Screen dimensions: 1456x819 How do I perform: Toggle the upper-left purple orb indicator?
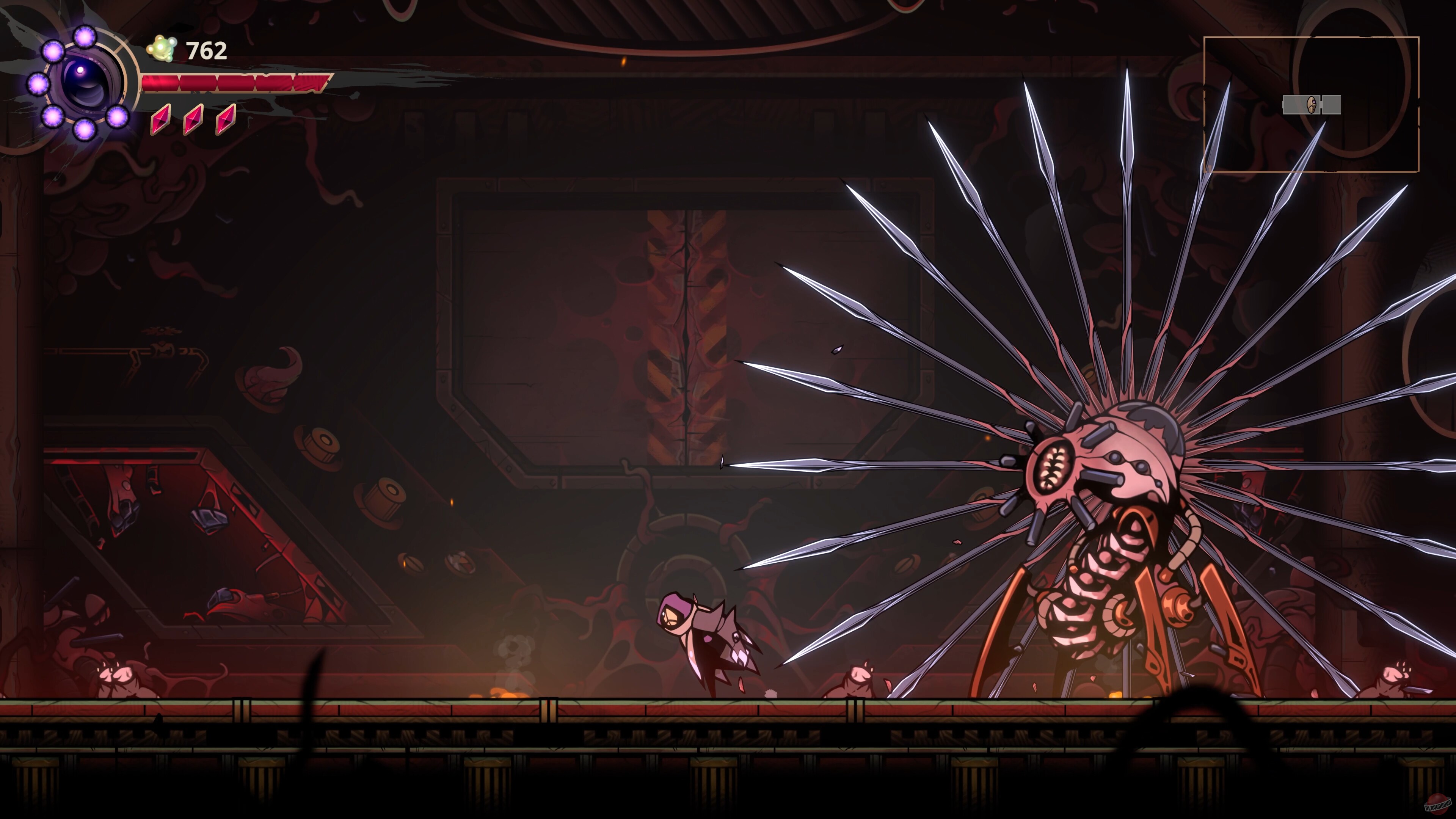54,51
